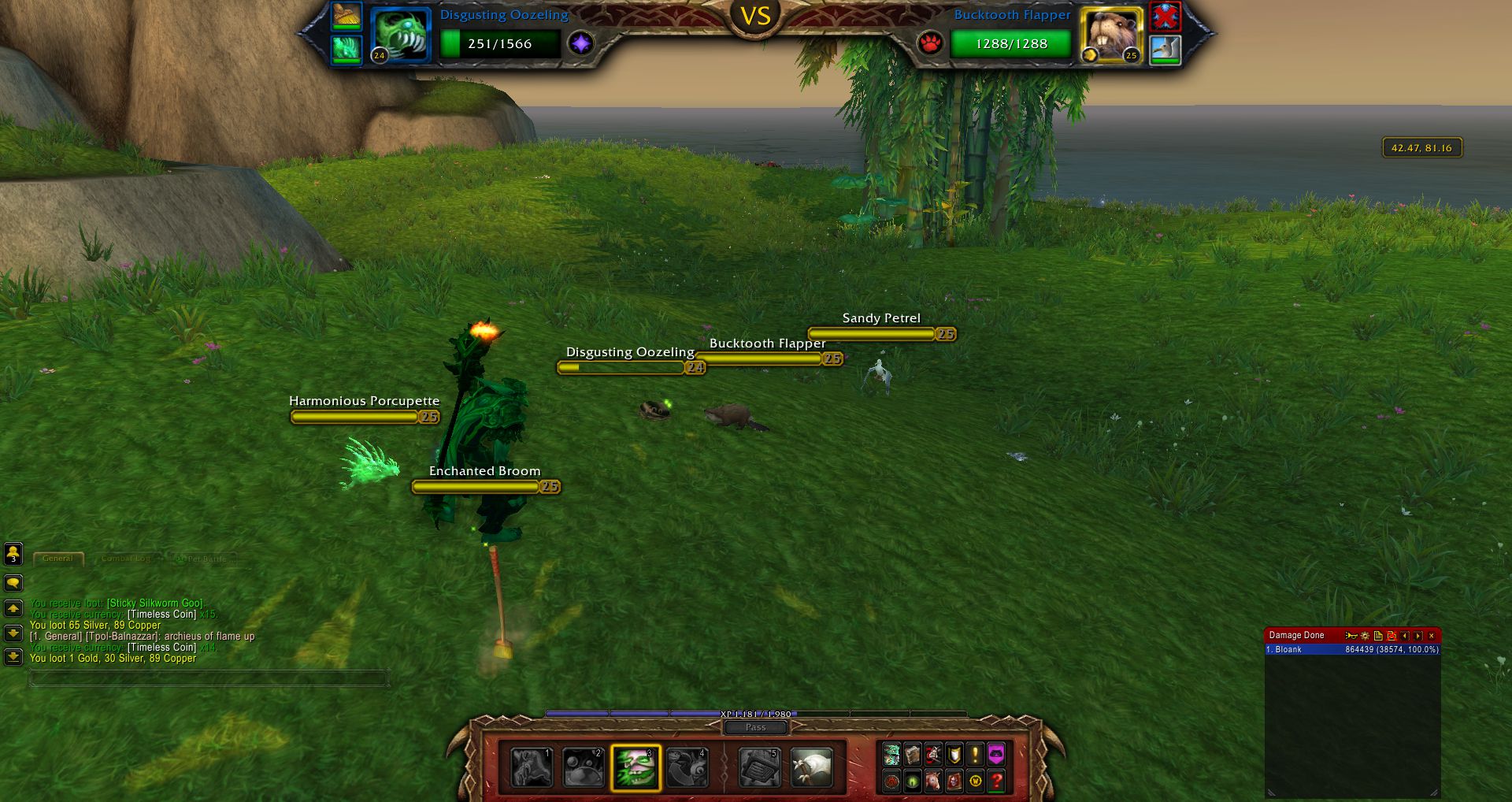
Task: Open the swap pet button in slot 5
Action: tap(760, 768)
